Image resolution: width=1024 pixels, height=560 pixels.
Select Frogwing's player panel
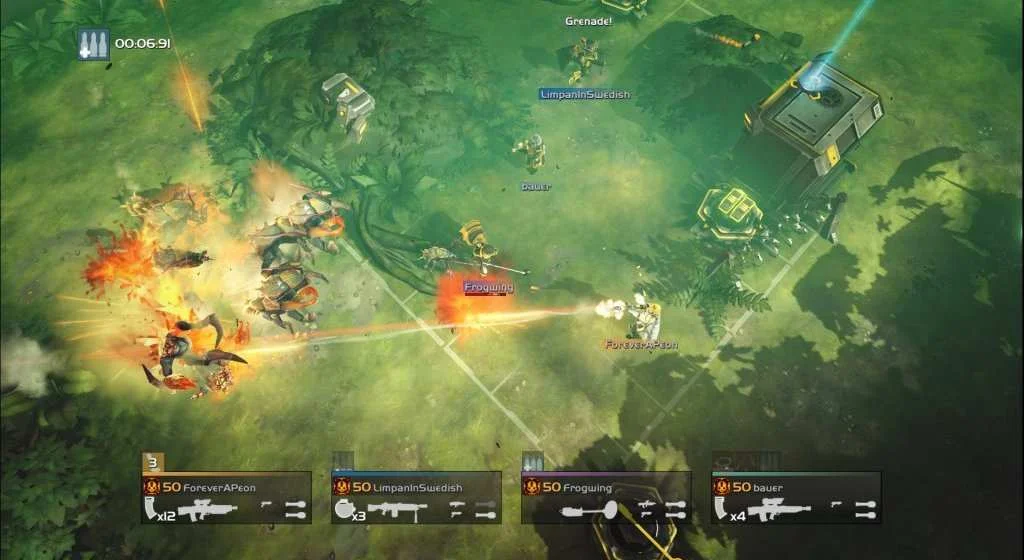point(606,497)
